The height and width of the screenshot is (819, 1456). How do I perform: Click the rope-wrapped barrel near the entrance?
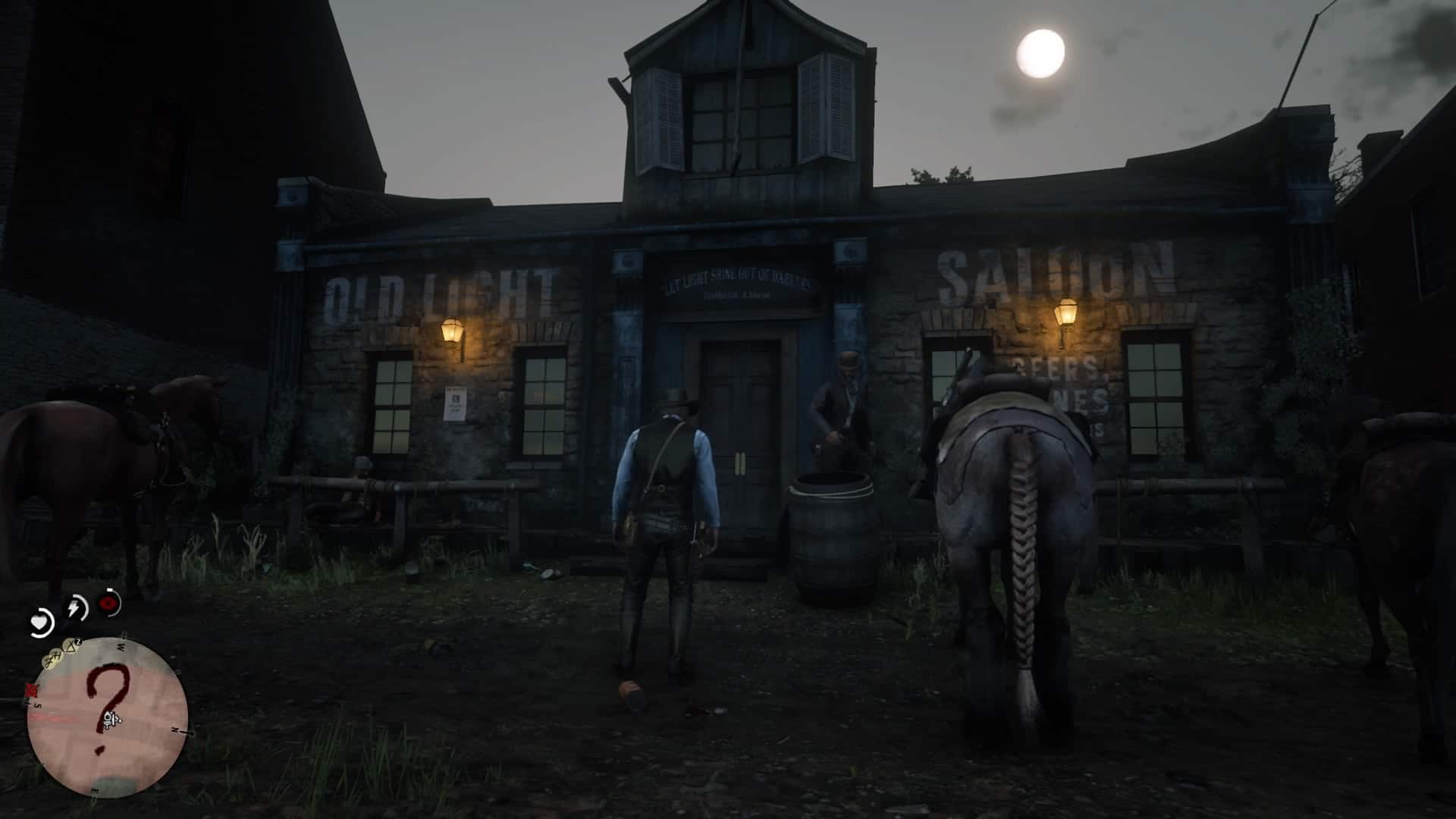pyautogui.click(x=834, y=531)
